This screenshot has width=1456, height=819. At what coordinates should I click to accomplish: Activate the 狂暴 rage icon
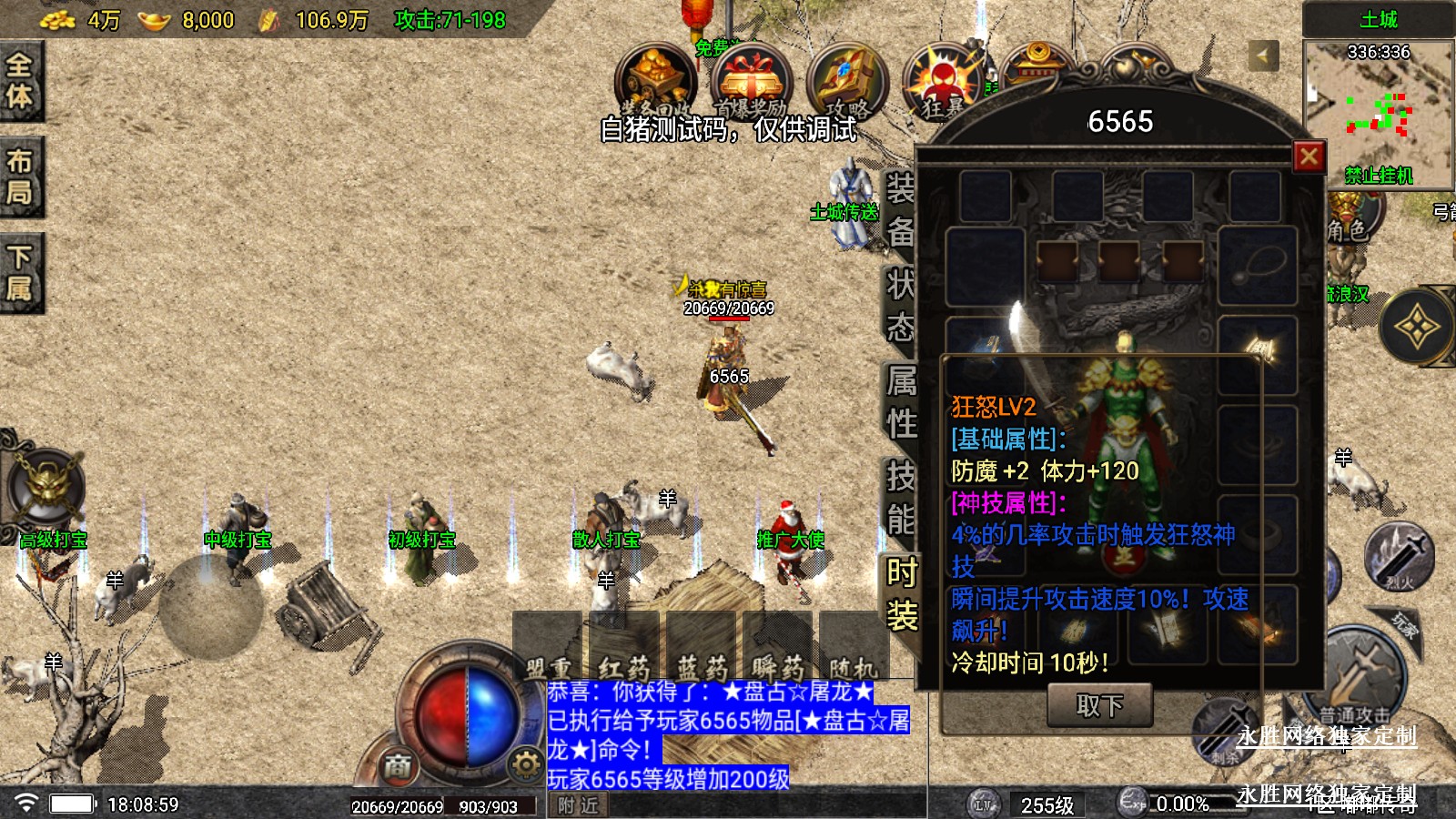point(943,84)
